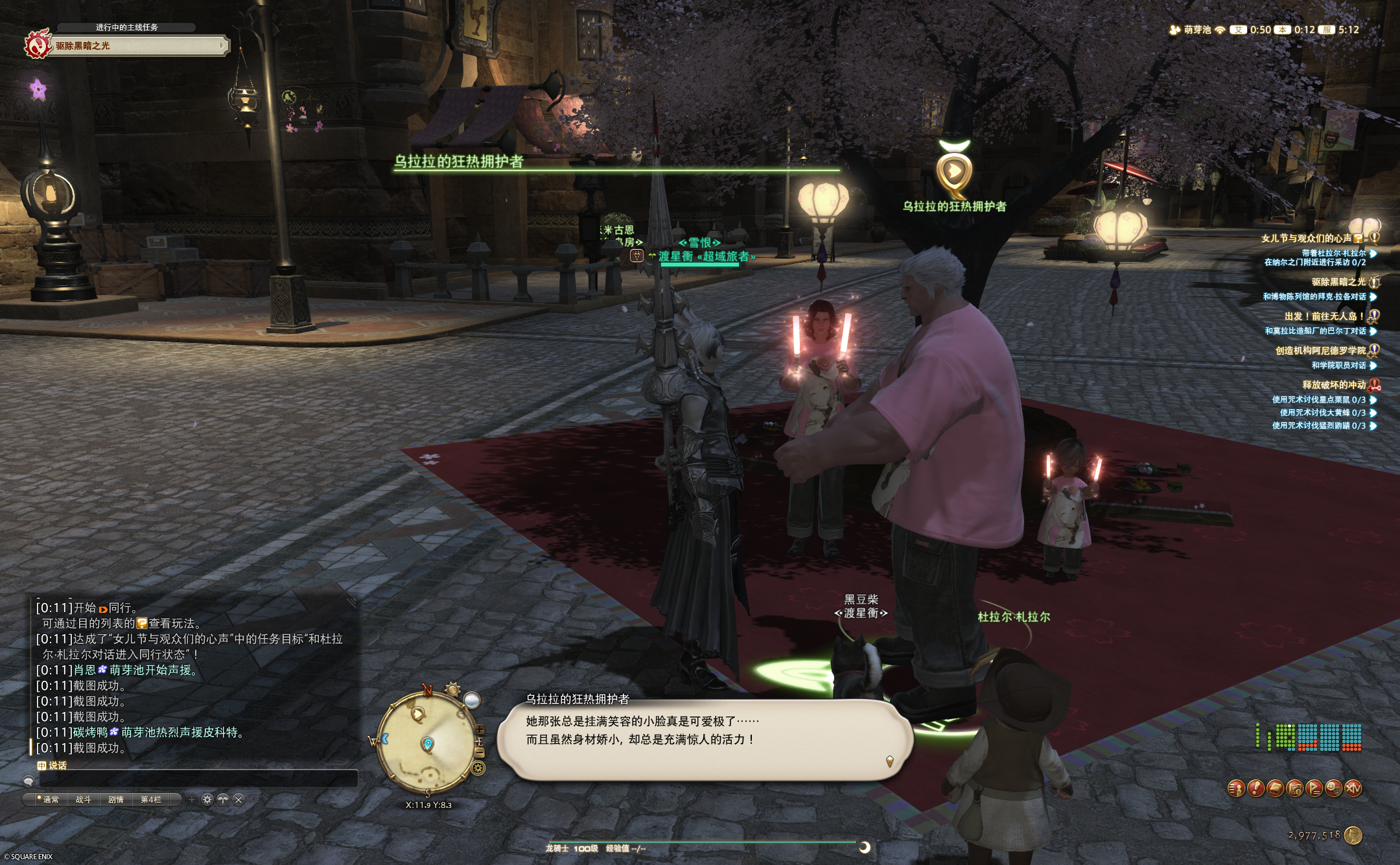Open the social smiley faces menu
Viewport: 1400px width, 865px height.
1333,788
